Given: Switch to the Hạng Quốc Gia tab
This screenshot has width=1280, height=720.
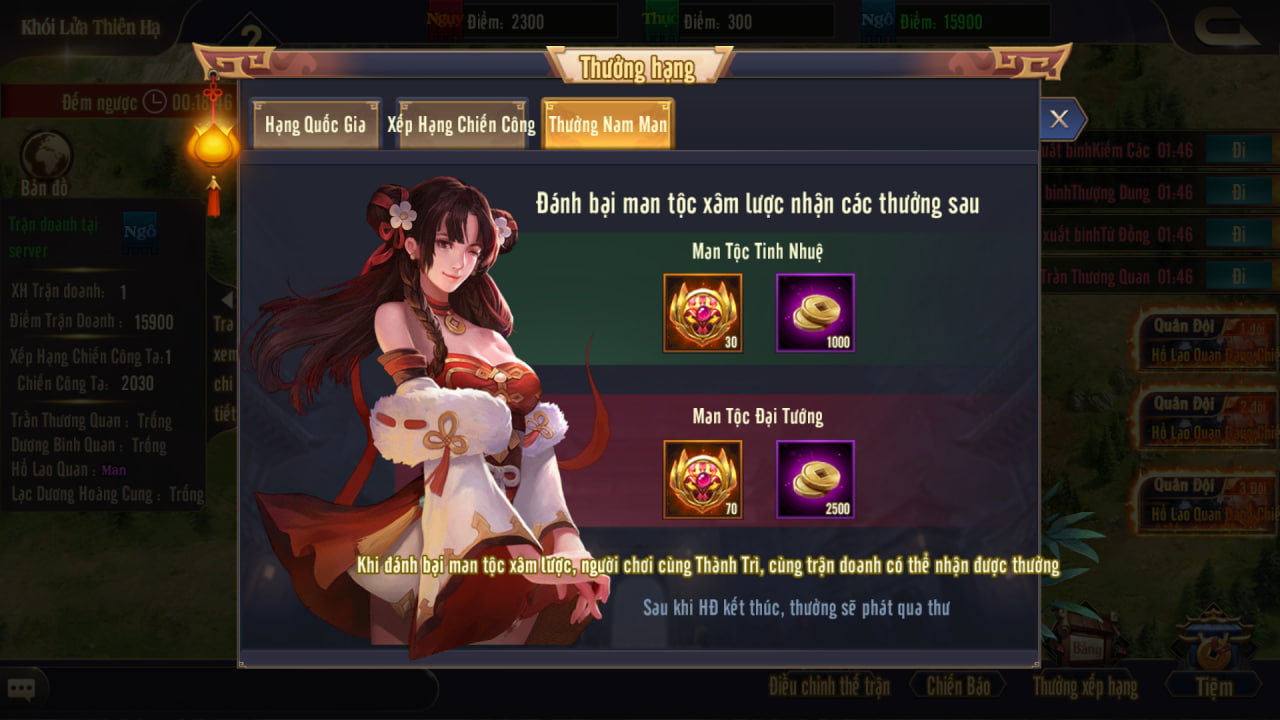Looking at the screenshot, I should (x=315, y=125).
